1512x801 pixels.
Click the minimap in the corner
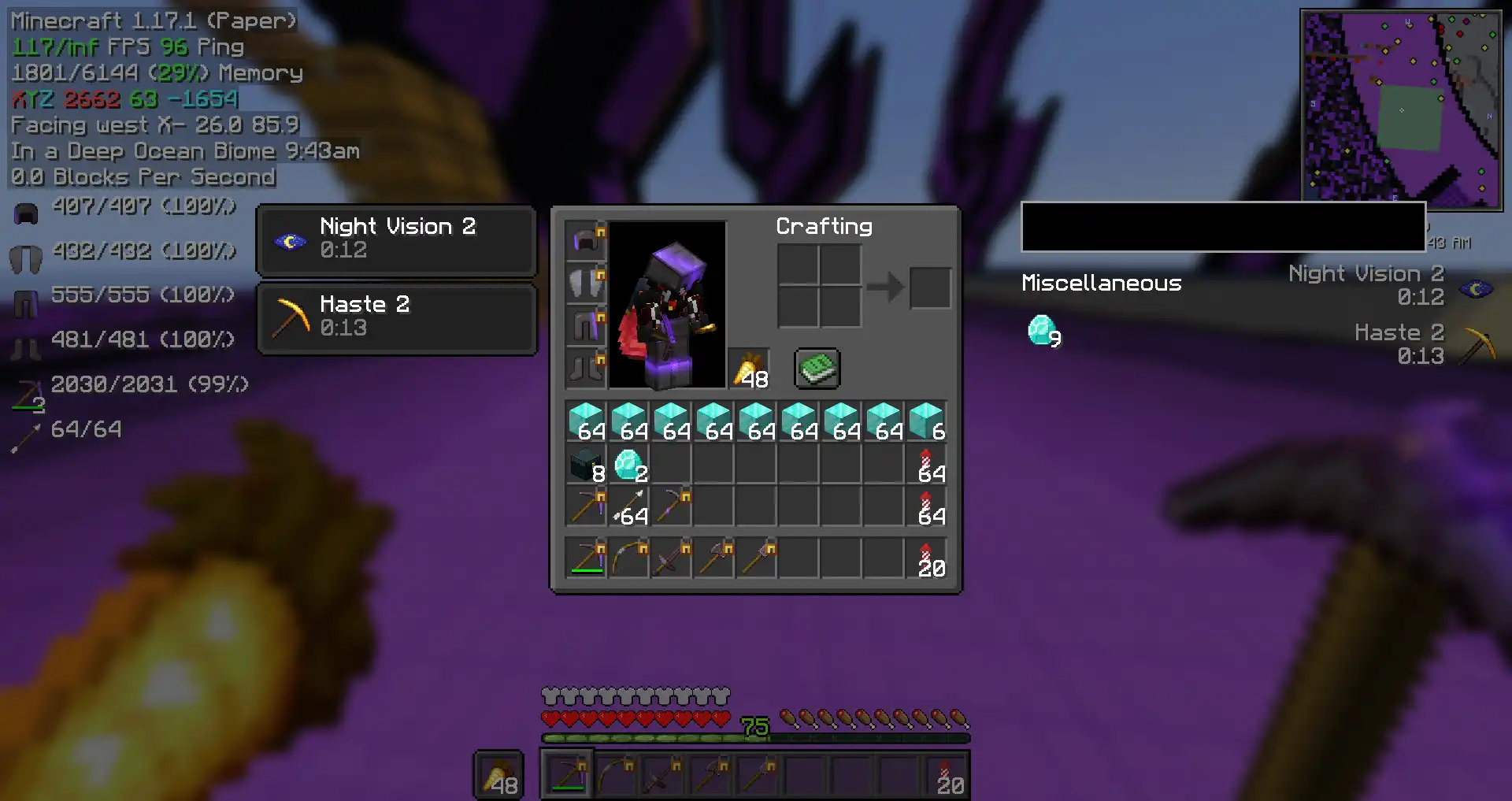[1401, 106]
